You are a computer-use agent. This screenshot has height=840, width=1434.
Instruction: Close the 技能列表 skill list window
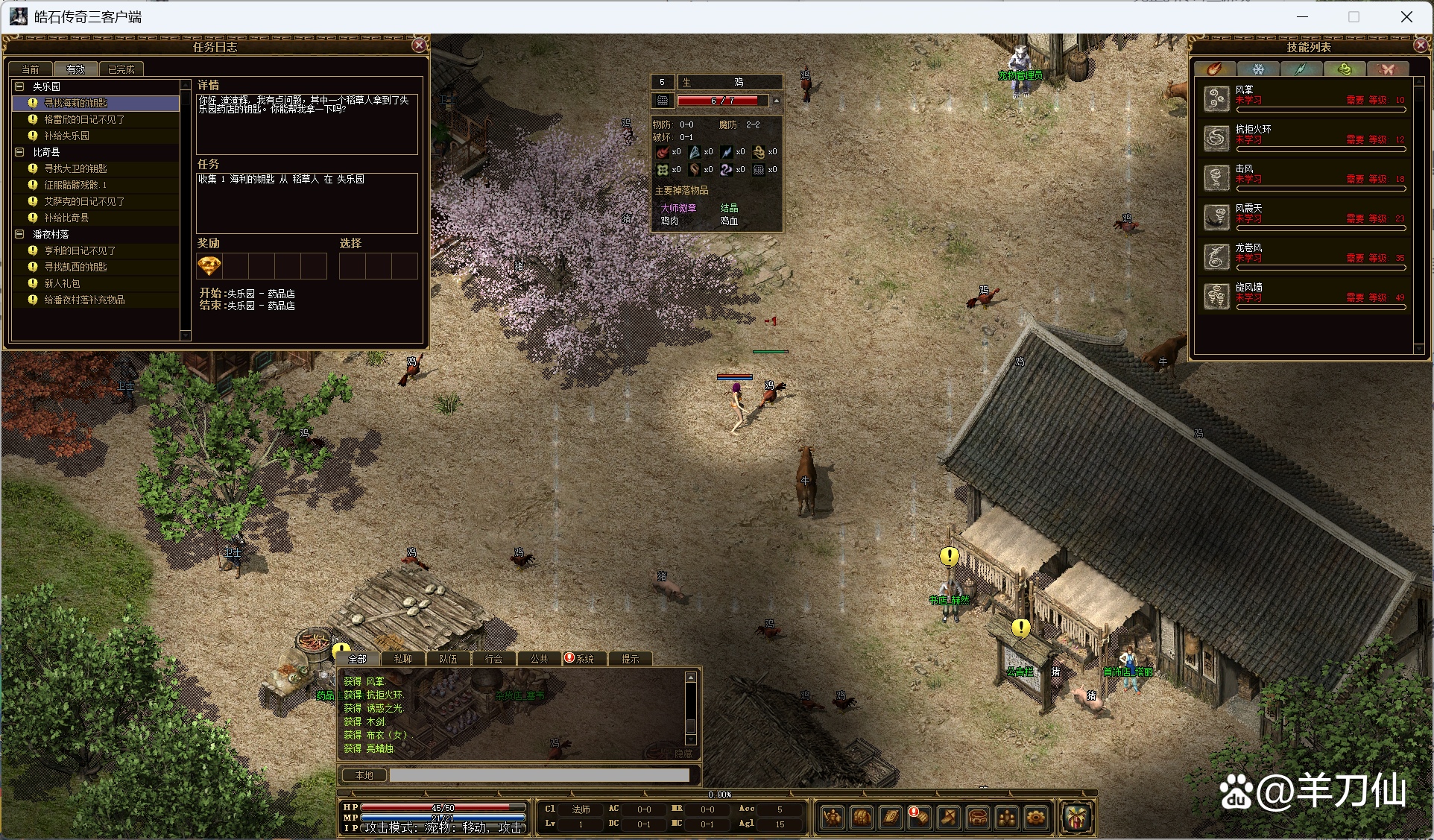point(1421,45)
